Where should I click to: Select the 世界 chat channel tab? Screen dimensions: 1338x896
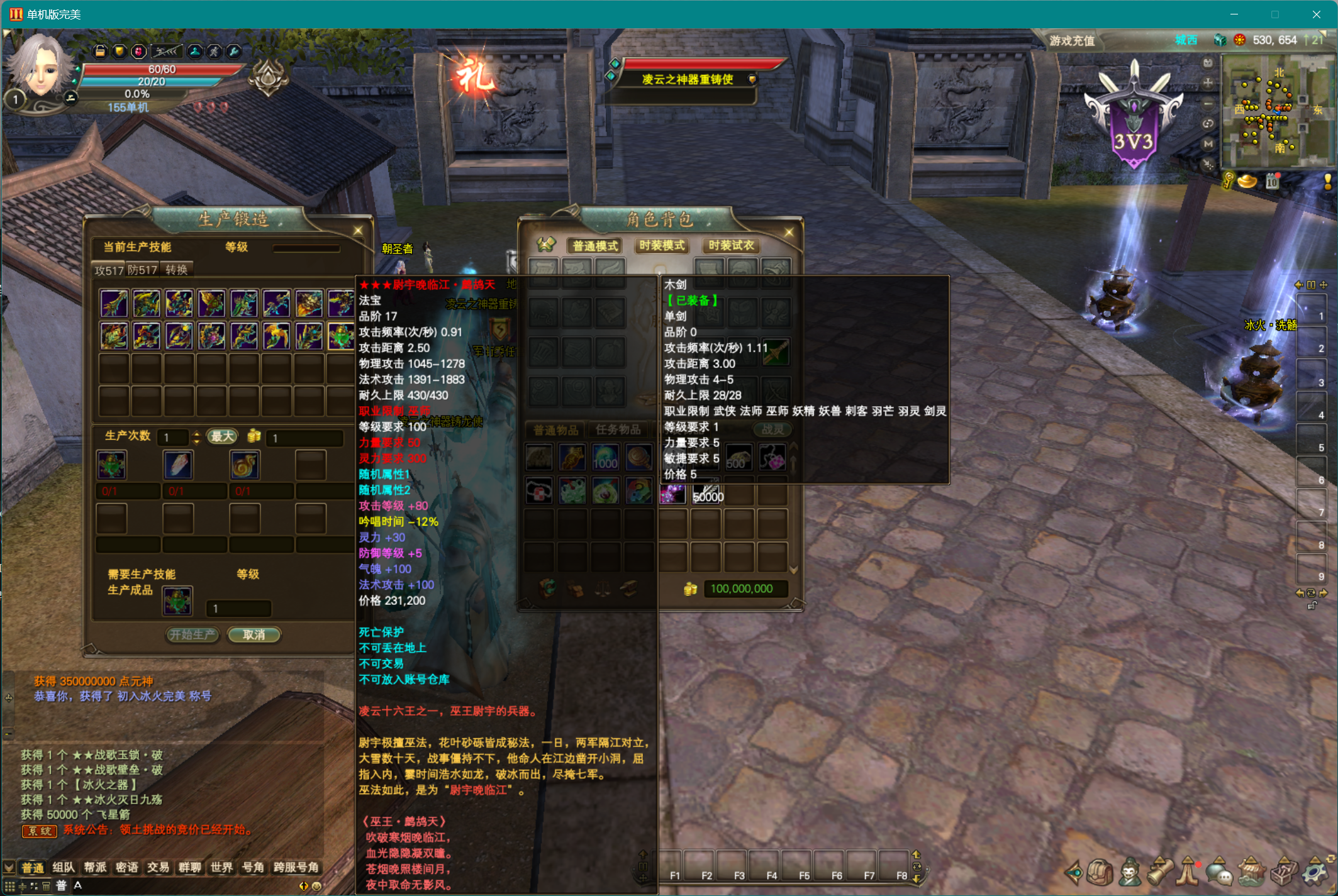[x=221, y=868]
